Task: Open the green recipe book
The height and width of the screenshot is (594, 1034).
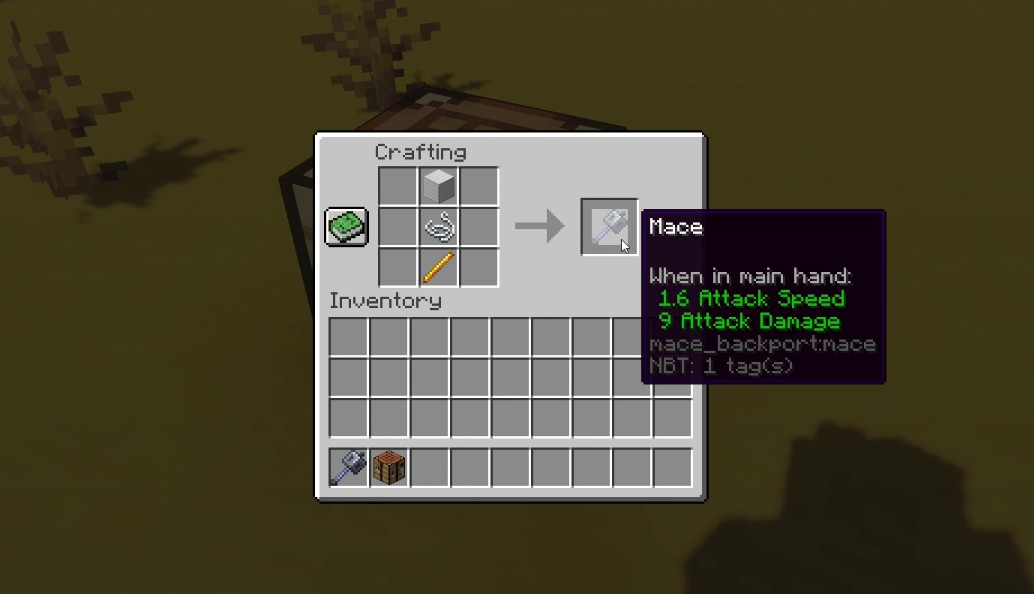Action: [346, 226]
